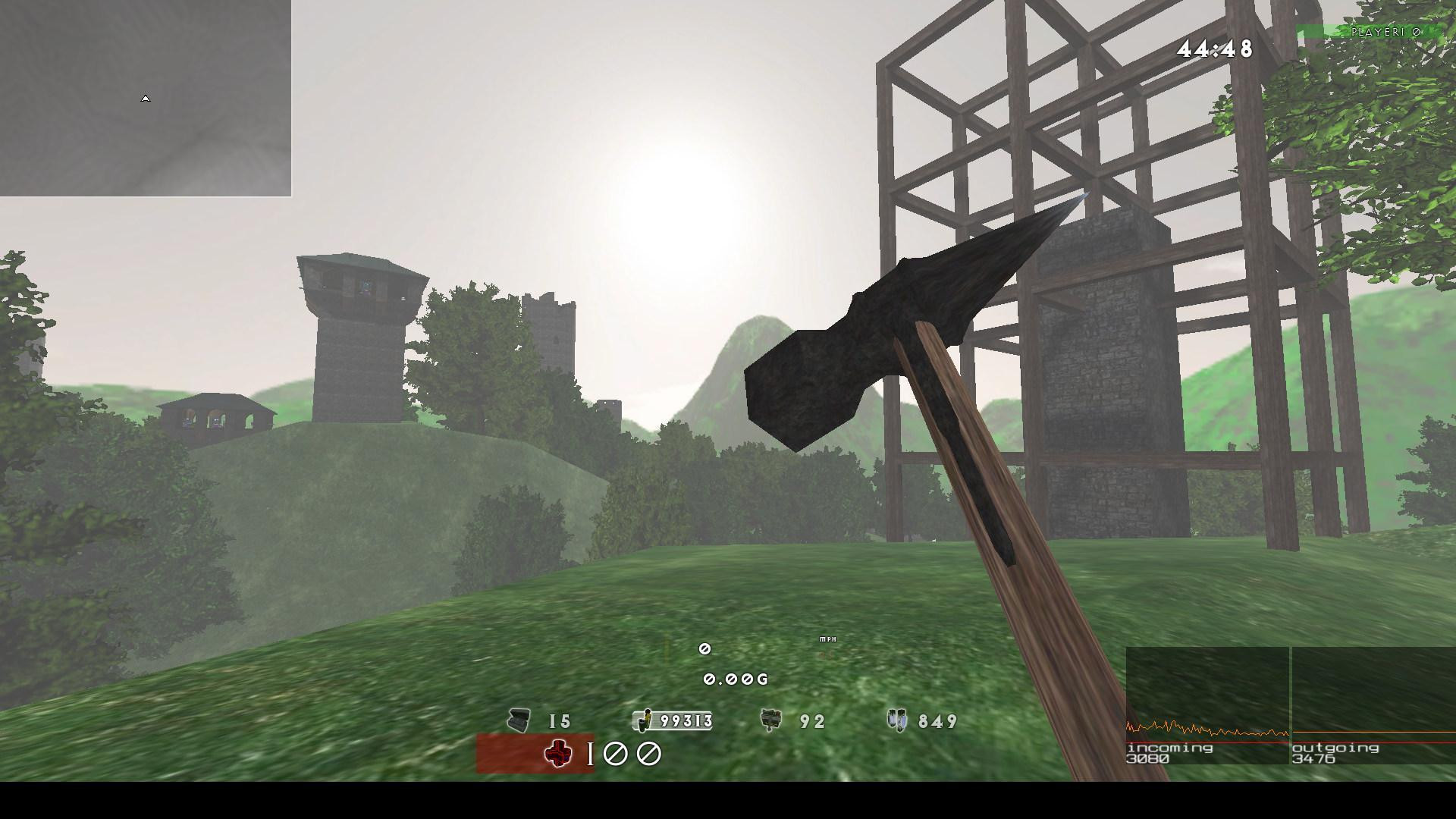Click the dark ammo box icon
The width and height of the screenshot is (1456, 819).
519,720
